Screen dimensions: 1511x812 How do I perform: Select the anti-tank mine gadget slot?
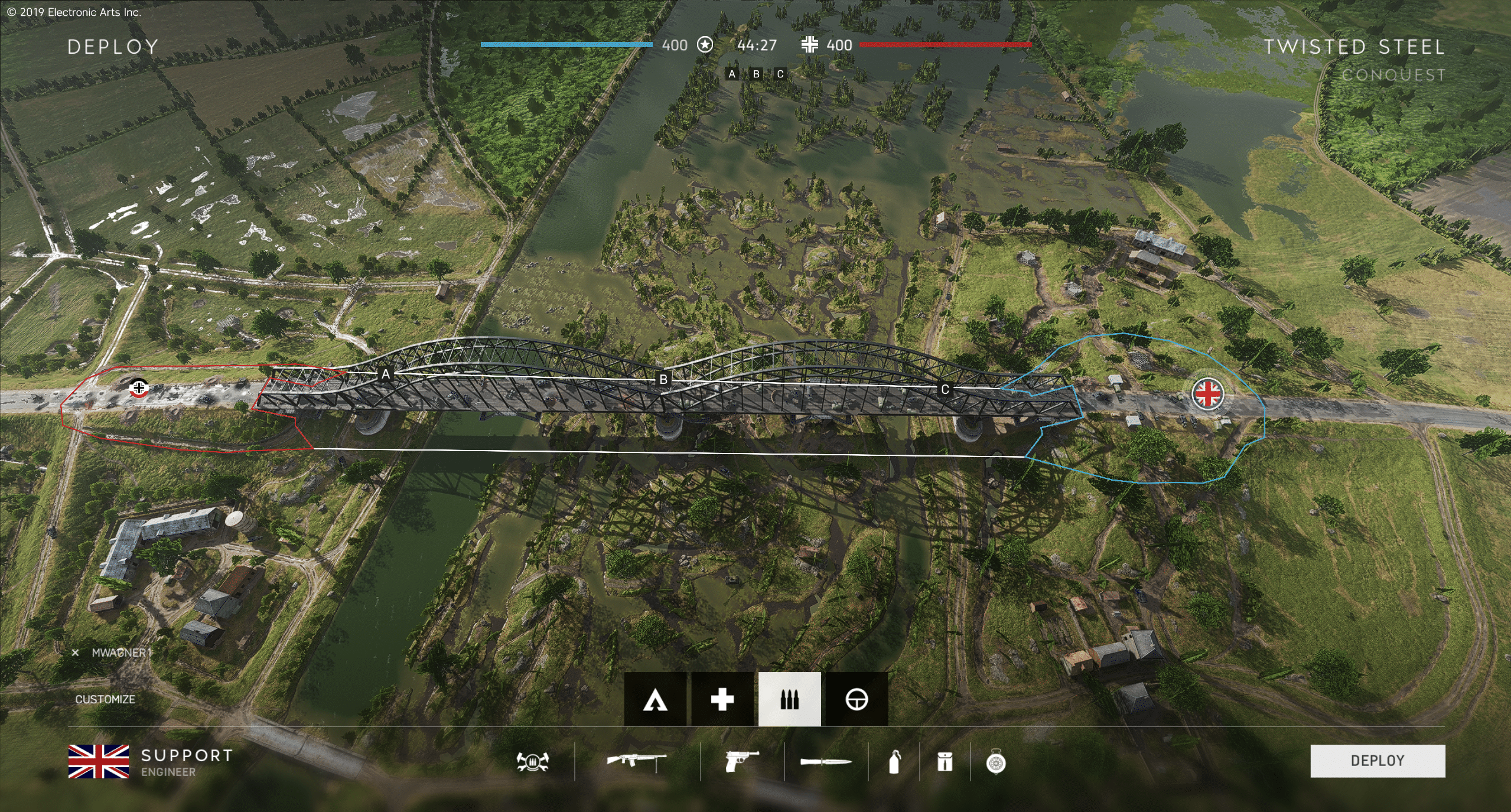[996, 762]
